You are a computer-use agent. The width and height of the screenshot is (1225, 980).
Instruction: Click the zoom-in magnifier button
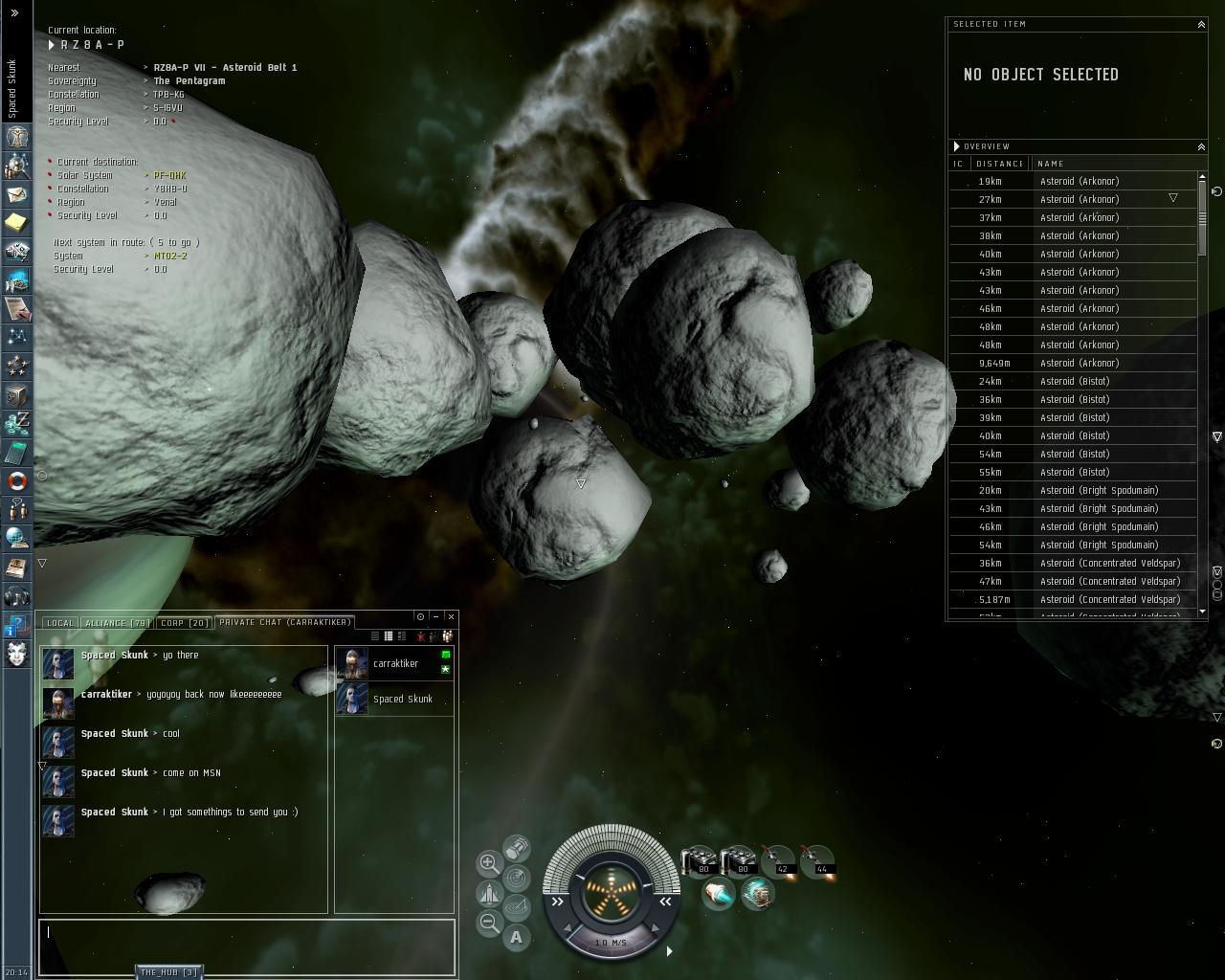[489, 863]
